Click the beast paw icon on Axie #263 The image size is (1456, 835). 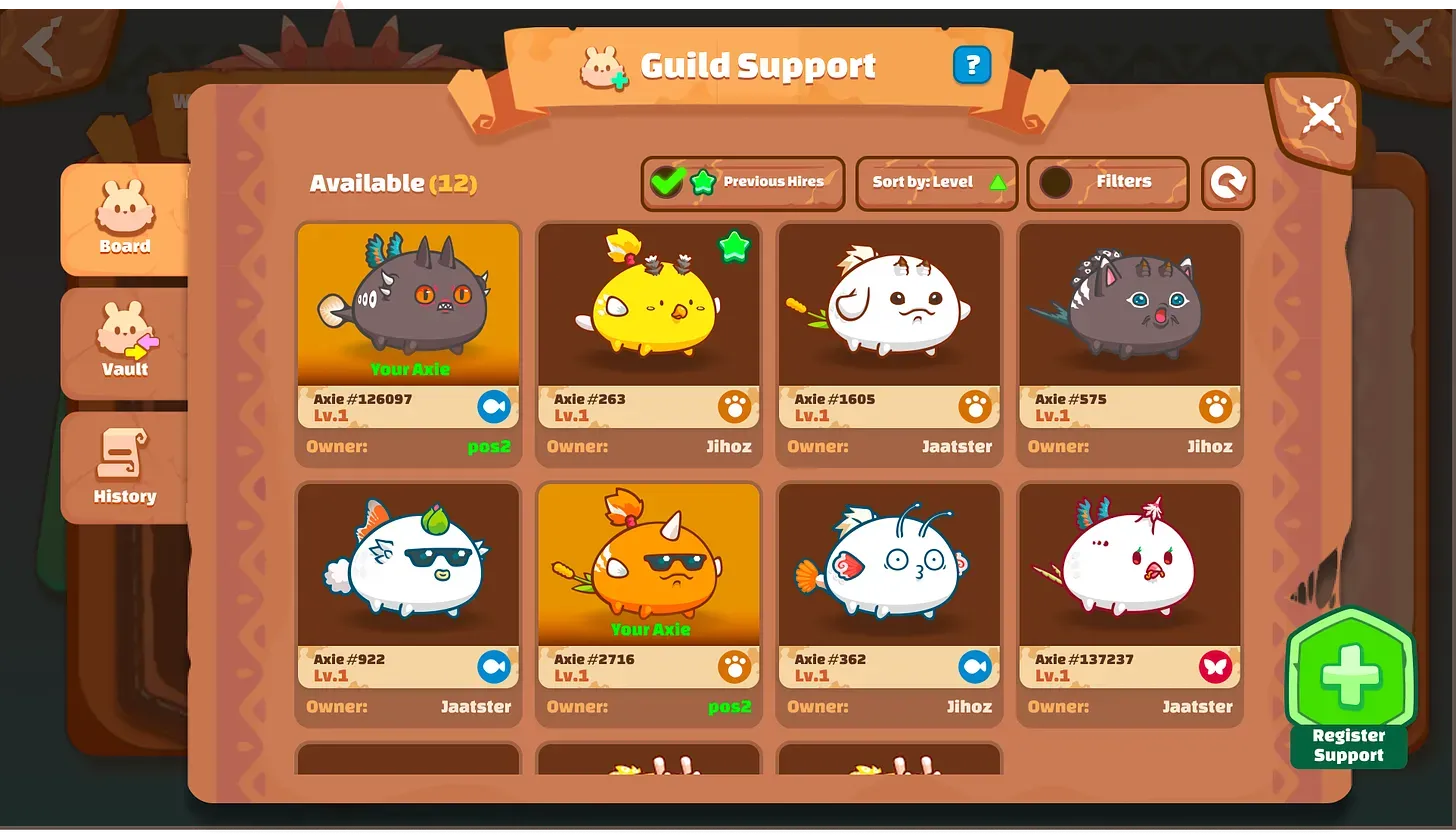735,406
